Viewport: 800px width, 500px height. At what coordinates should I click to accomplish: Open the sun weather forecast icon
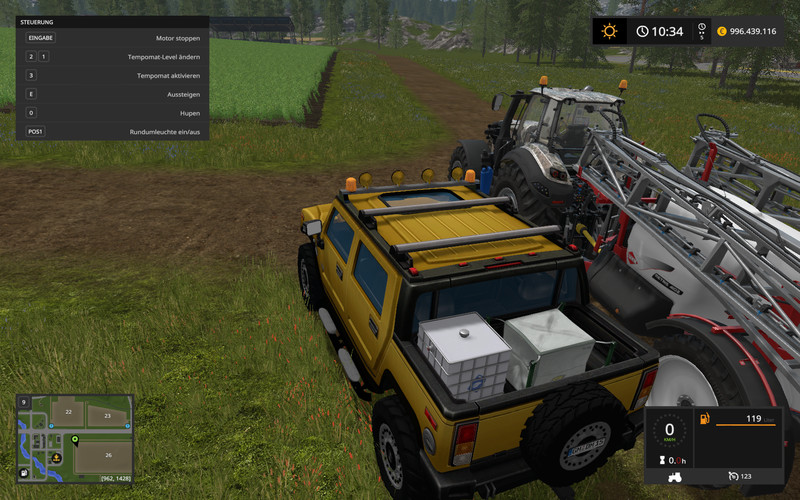[x=609, y=31]
